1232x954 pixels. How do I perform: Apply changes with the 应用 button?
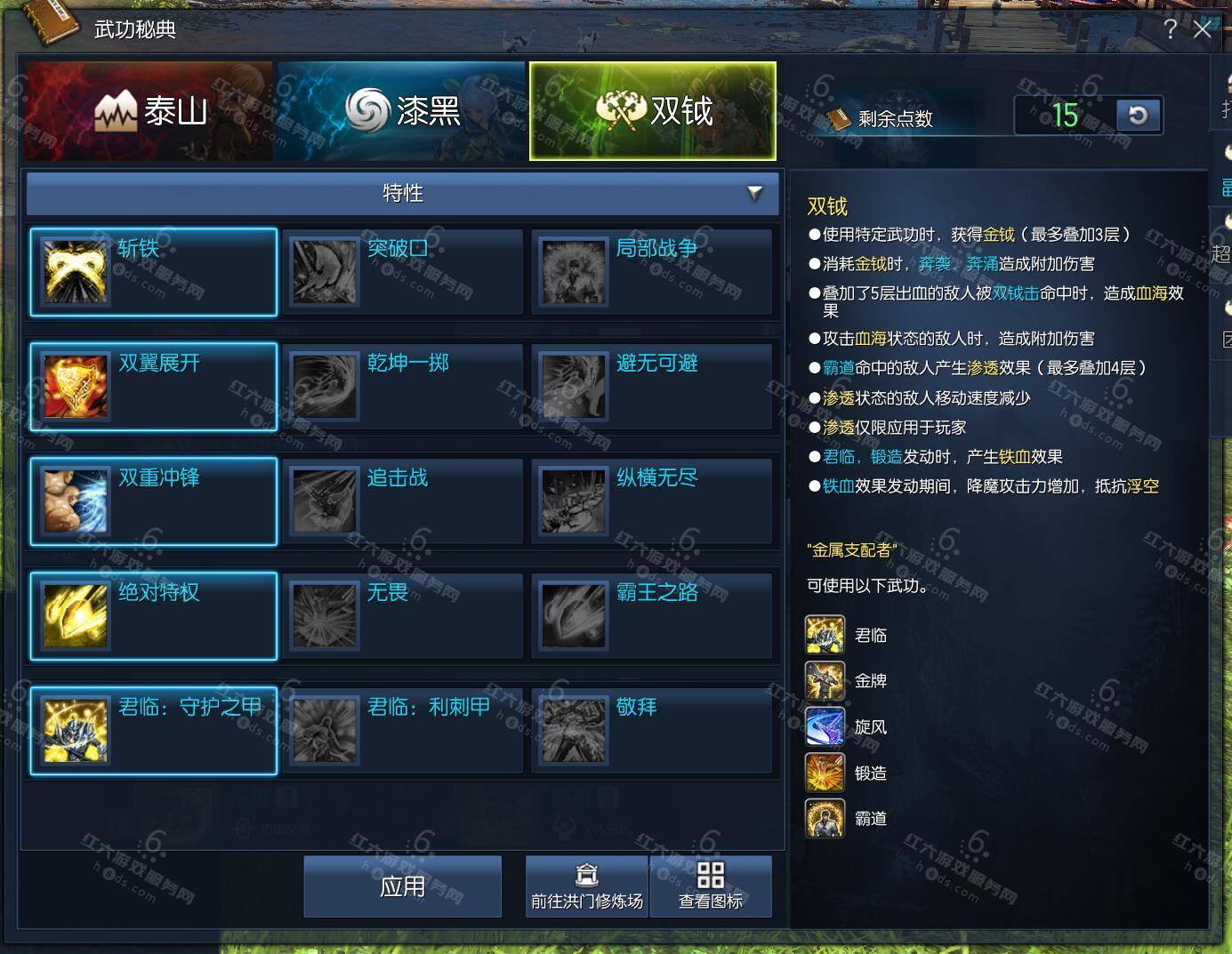(x=403, y=886)
